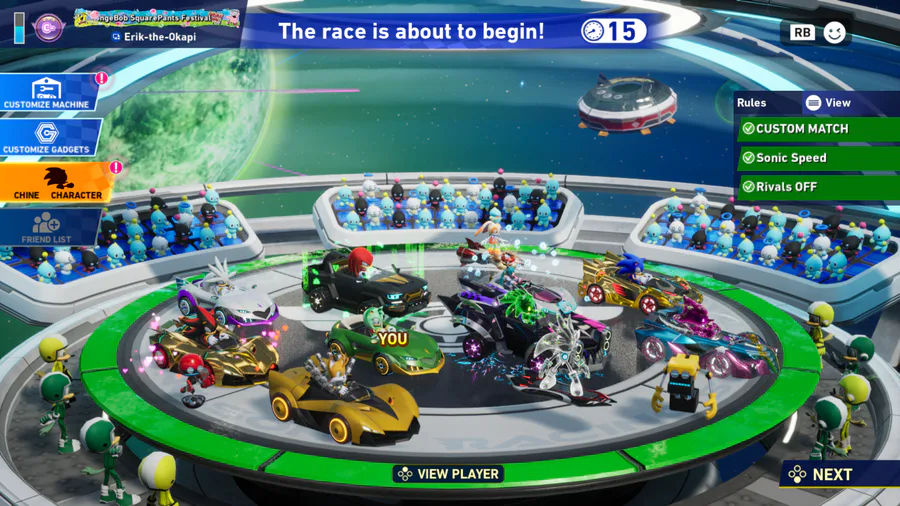Select the Customize Gadgets option
This screenshot has width=900, height=506.
(x=47, y=138)
